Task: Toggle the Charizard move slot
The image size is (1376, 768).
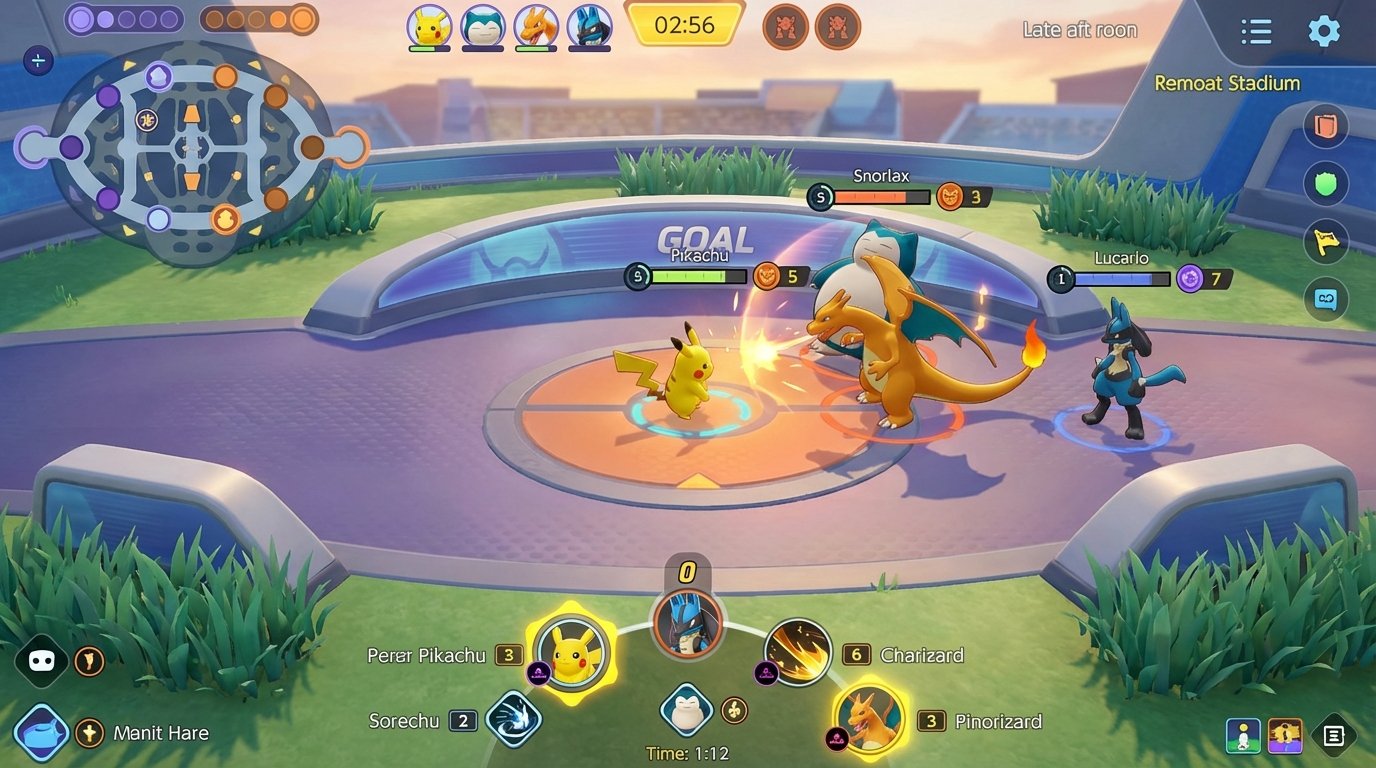Action: [800, 653]
